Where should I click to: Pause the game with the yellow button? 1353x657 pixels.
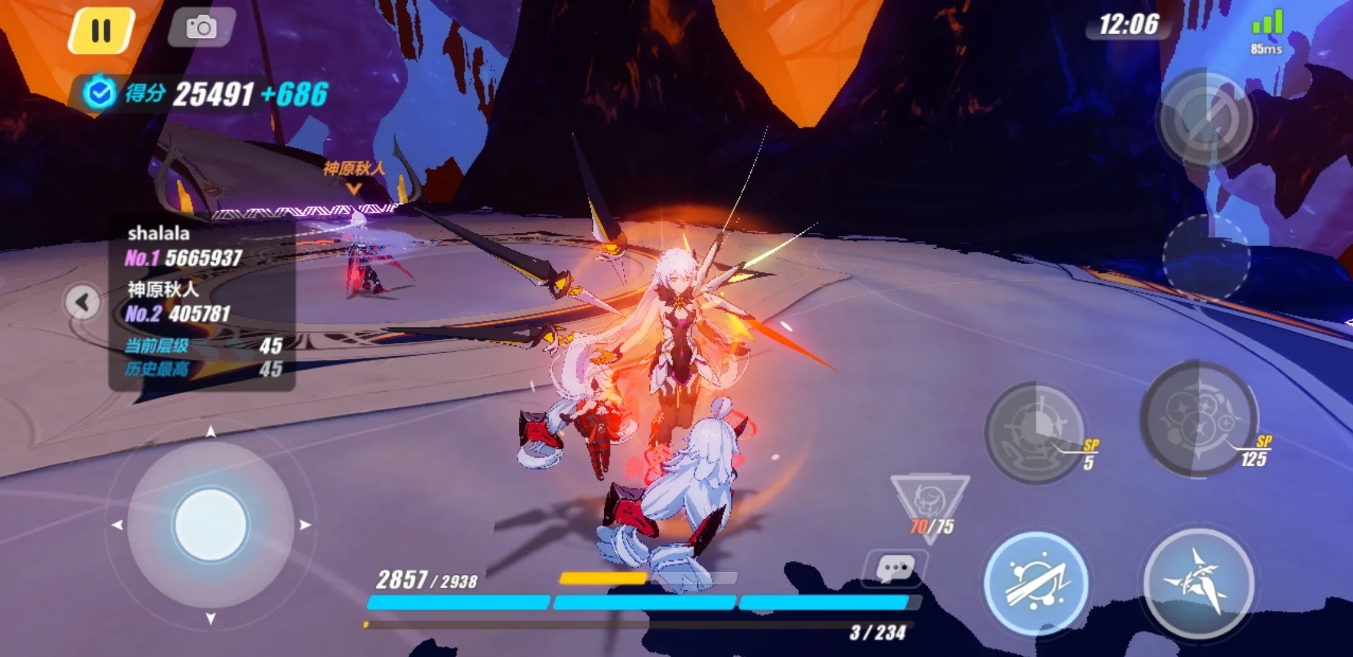coord(101,31)
